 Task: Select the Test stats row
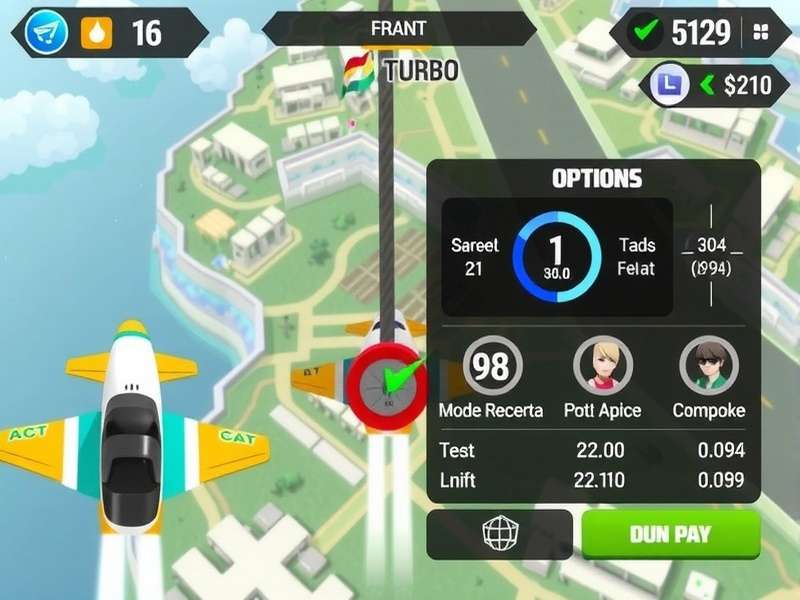point(594,451)
